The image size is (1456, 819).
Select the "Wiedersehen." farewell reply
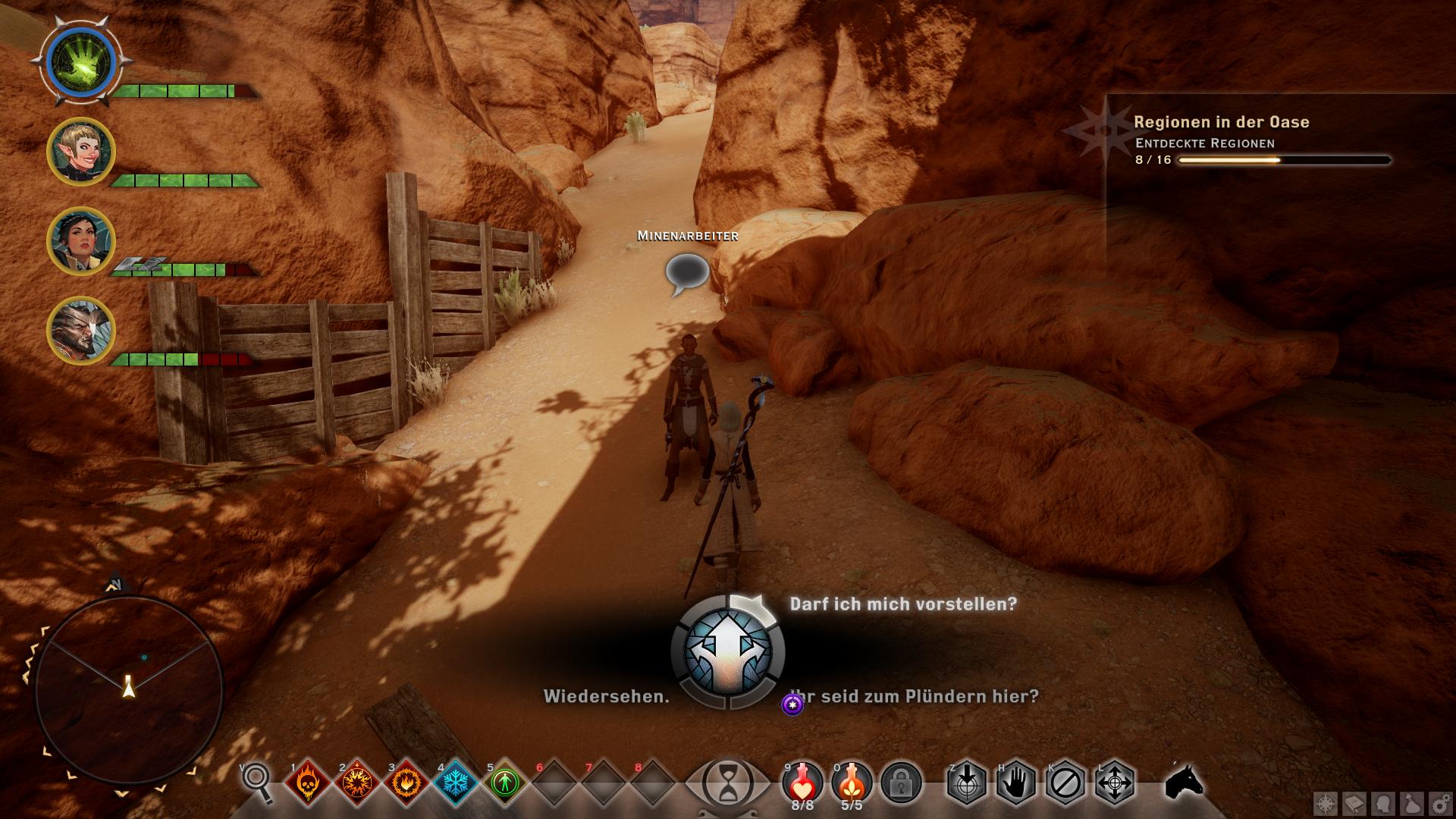point(606,696)
